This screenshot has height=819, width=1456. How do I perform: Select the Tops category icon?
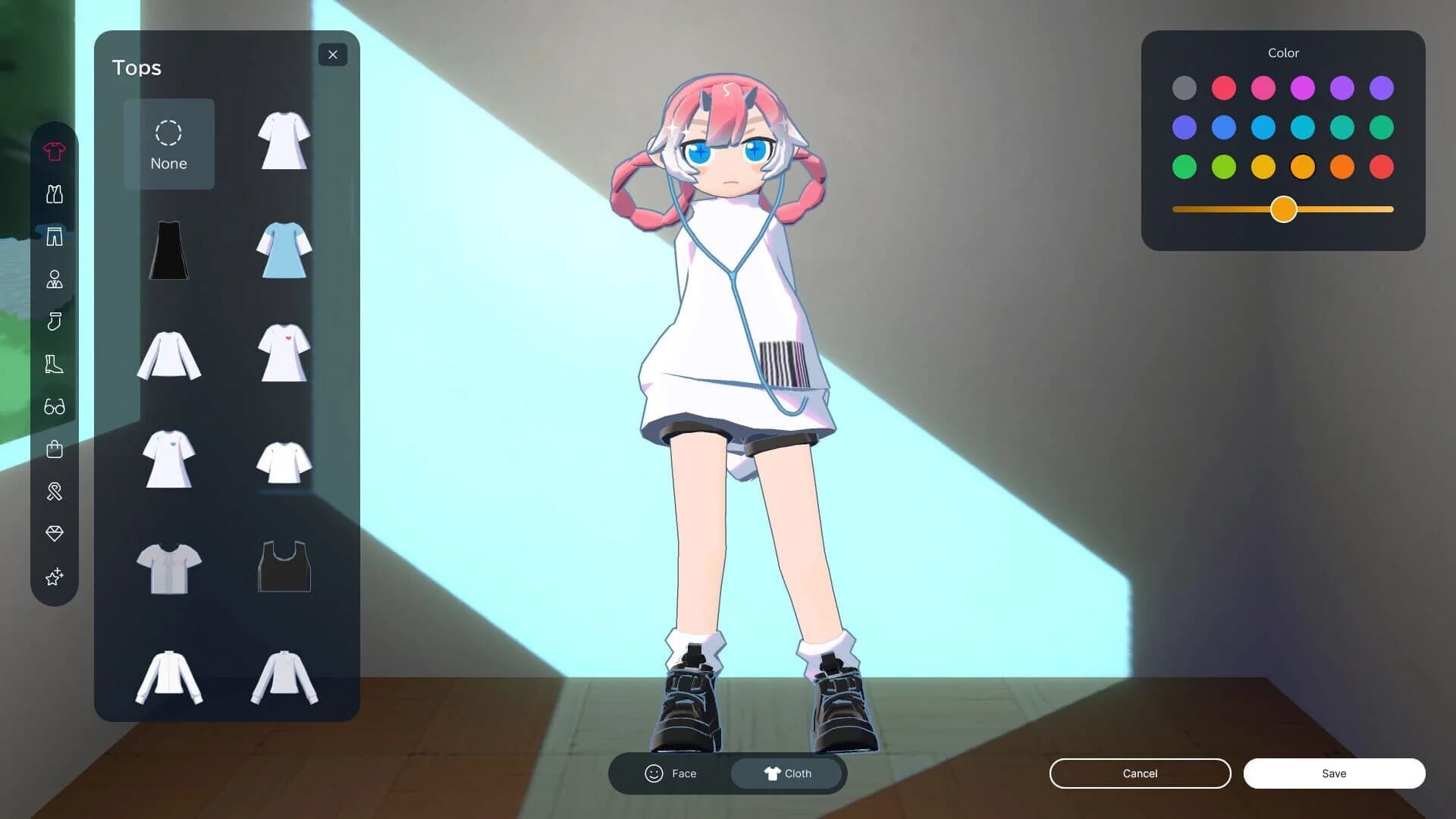tap(54, 152)
